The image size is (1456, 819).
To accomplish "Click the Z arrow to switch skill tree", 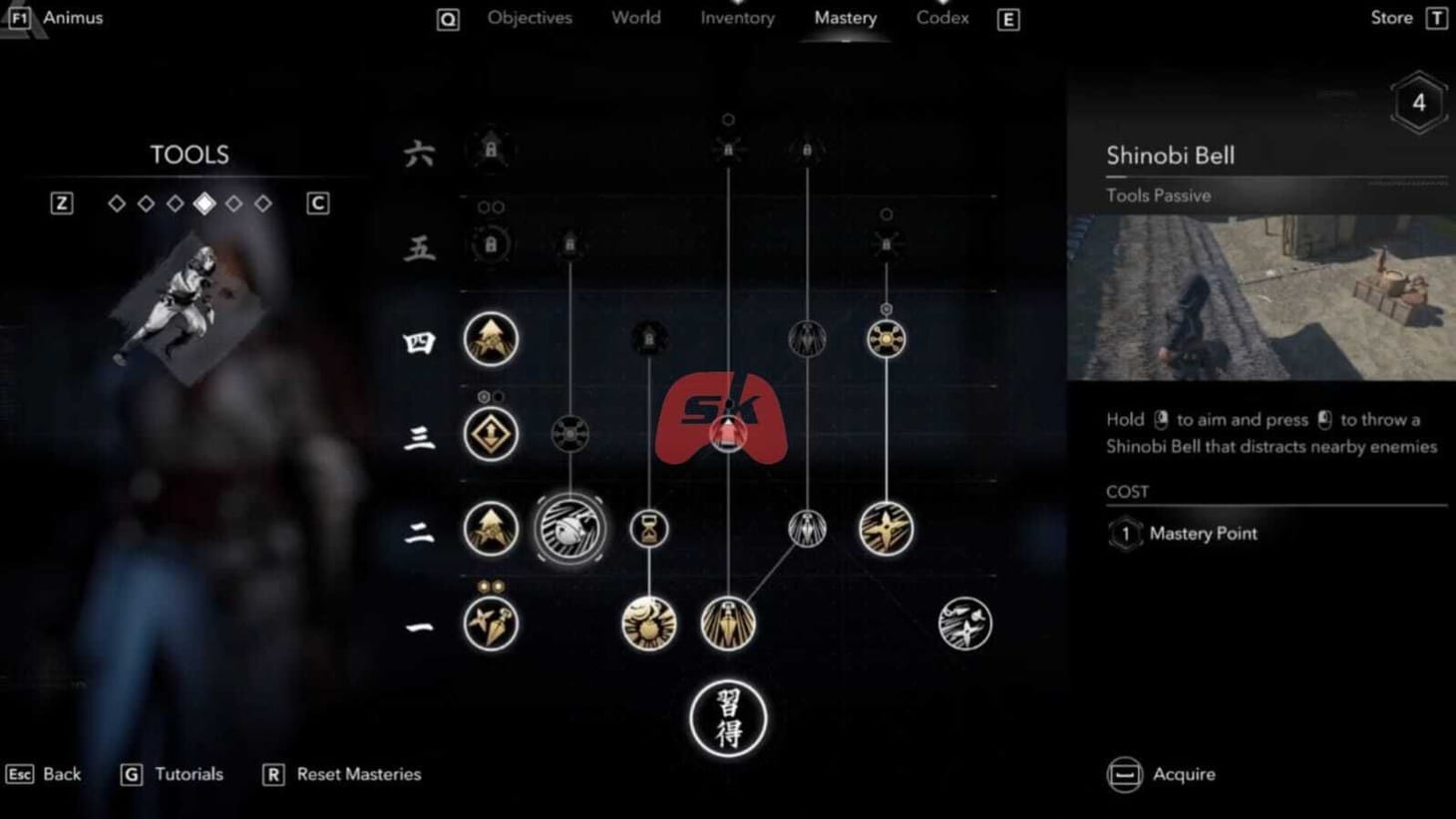I will (x=62, y=203).
